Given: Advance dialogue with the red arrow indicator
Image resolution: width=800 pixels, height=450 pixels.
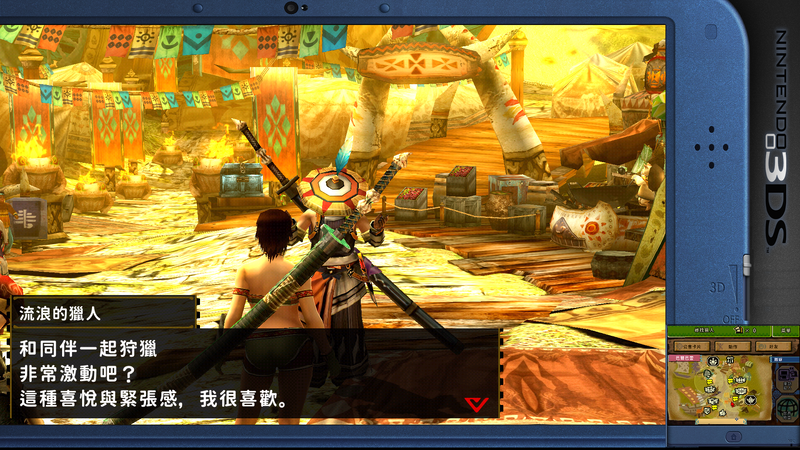Looking at the screenshot, I should 476,402.
